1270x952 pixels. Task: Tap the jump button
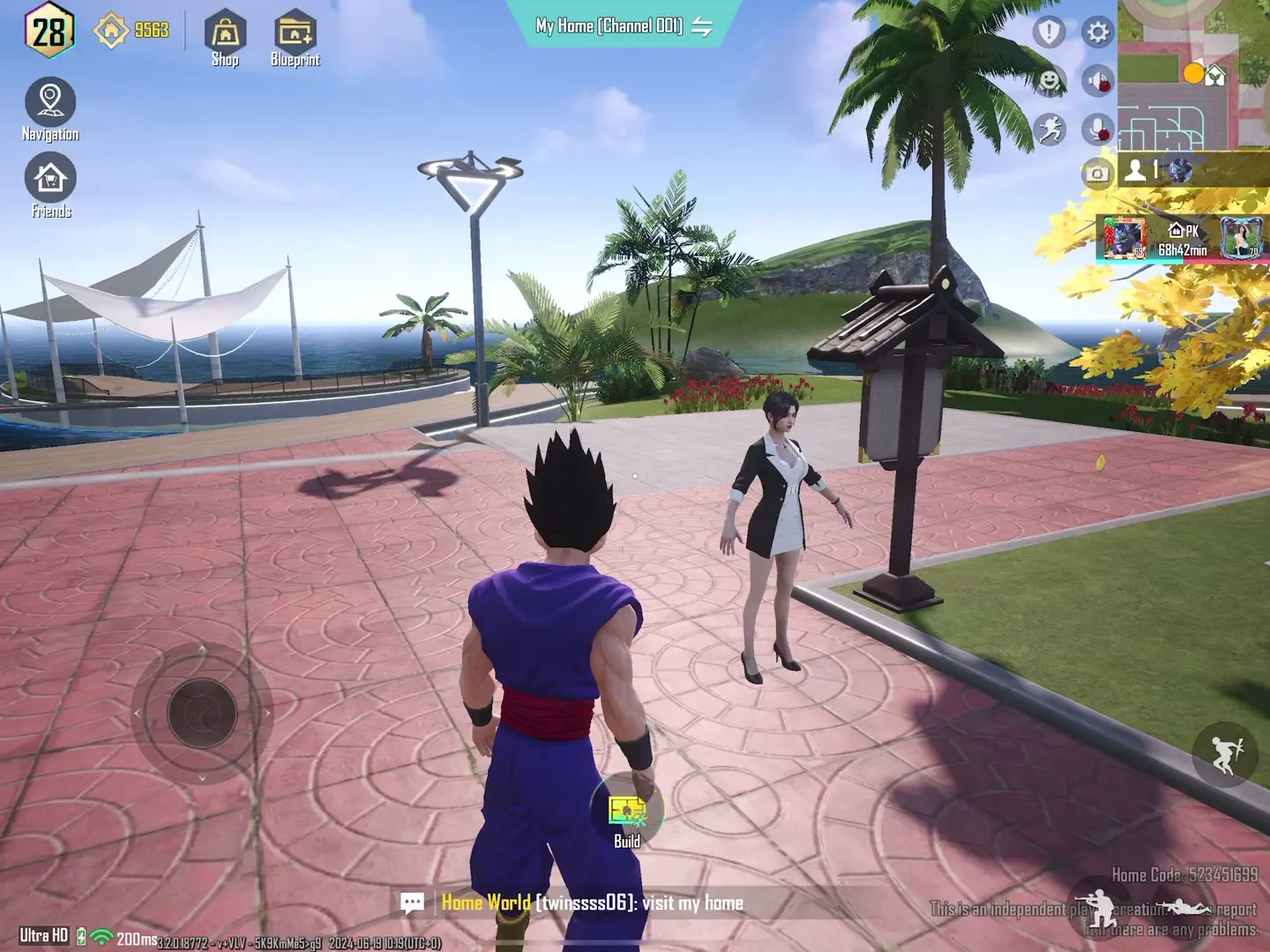[x=1224, y=754]
